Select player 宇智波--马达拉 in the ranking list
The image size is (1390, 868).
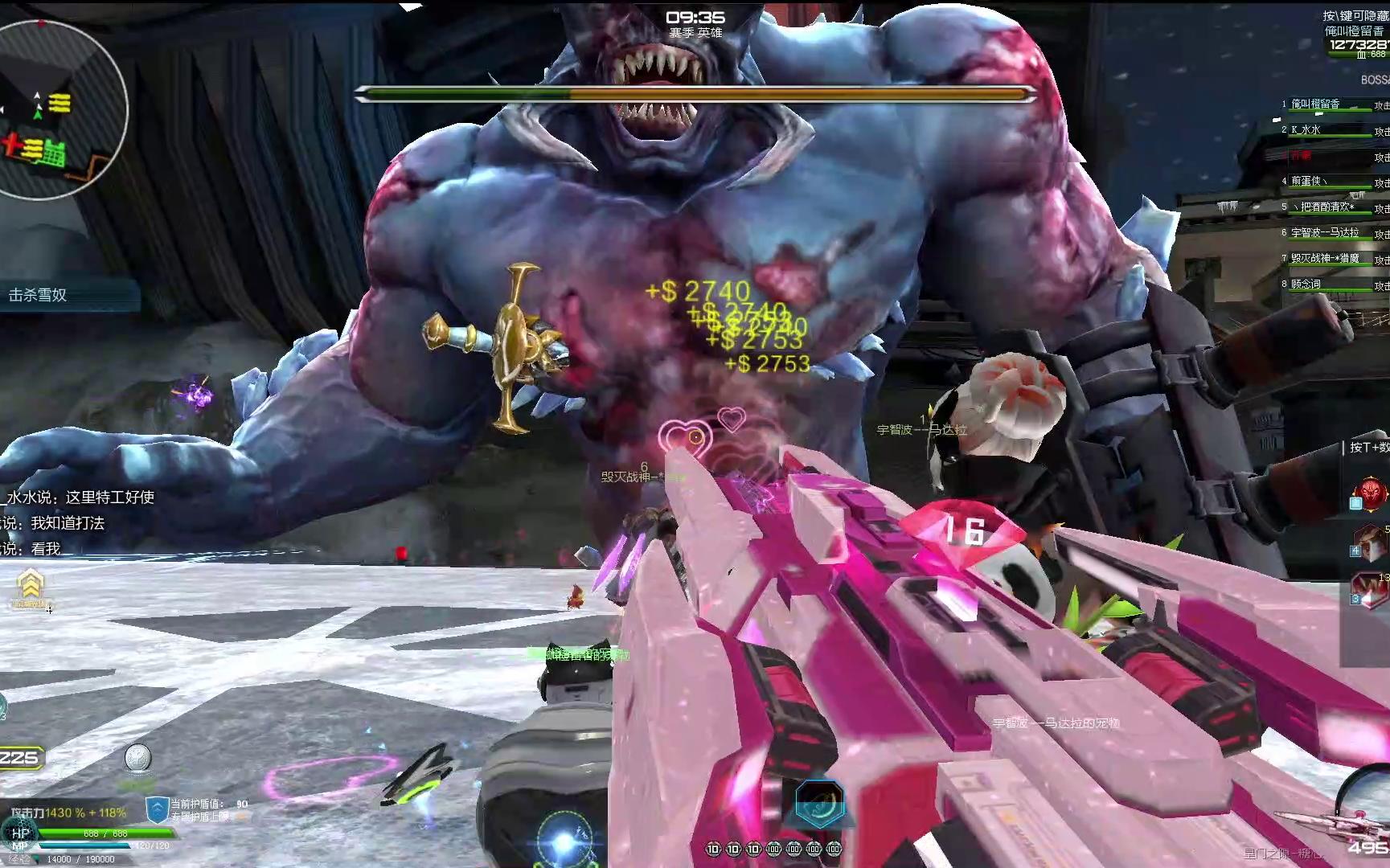(x=1326, y=232)
